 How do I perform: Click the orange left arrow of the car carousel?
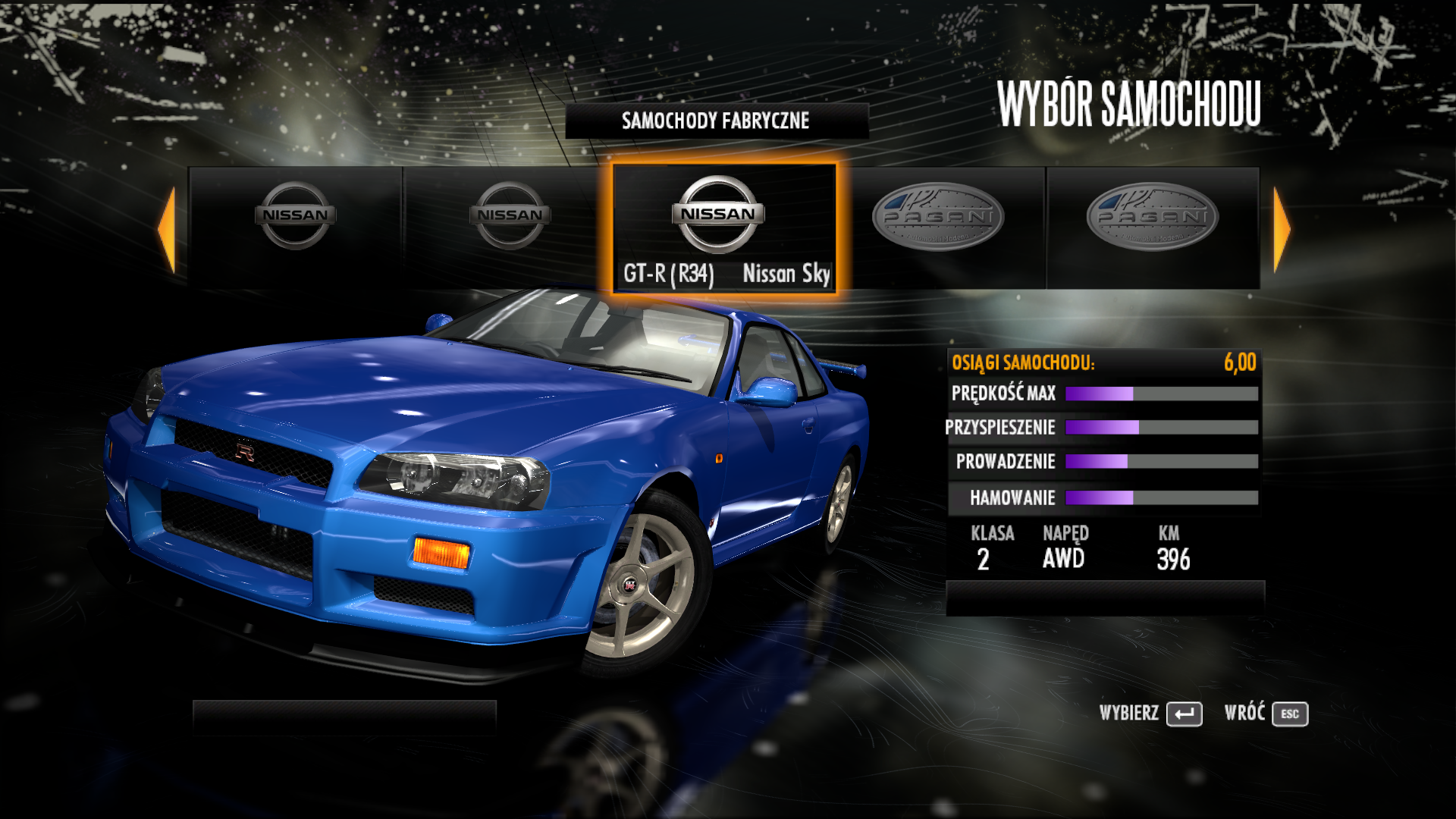tap(168, 230)
